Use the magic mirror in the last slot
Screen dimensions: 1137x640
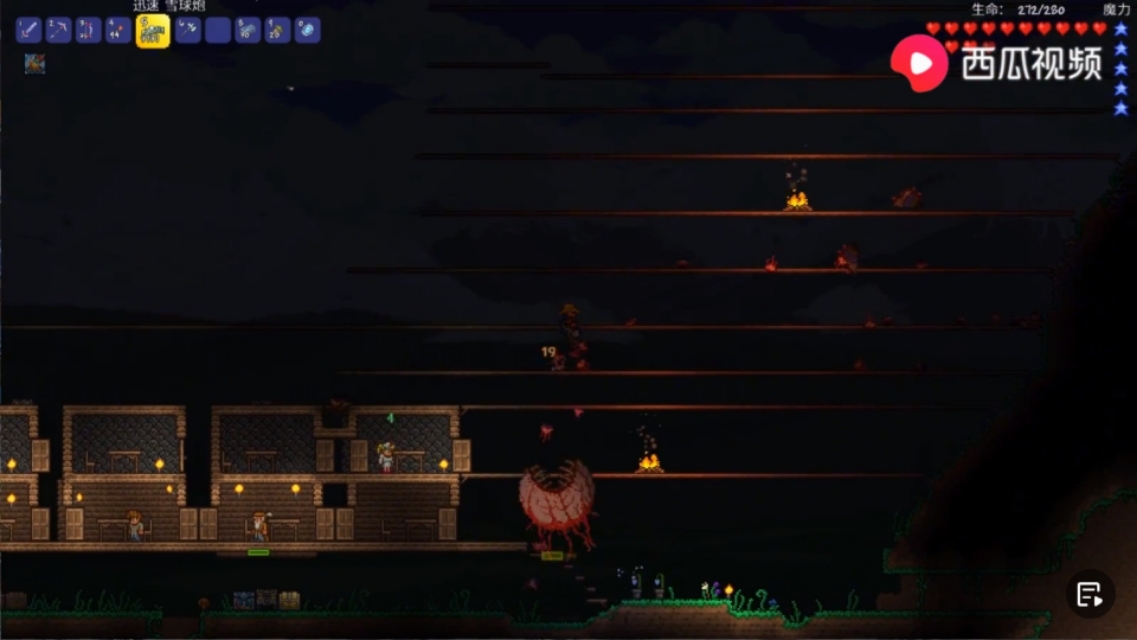(x=308, y=30)
